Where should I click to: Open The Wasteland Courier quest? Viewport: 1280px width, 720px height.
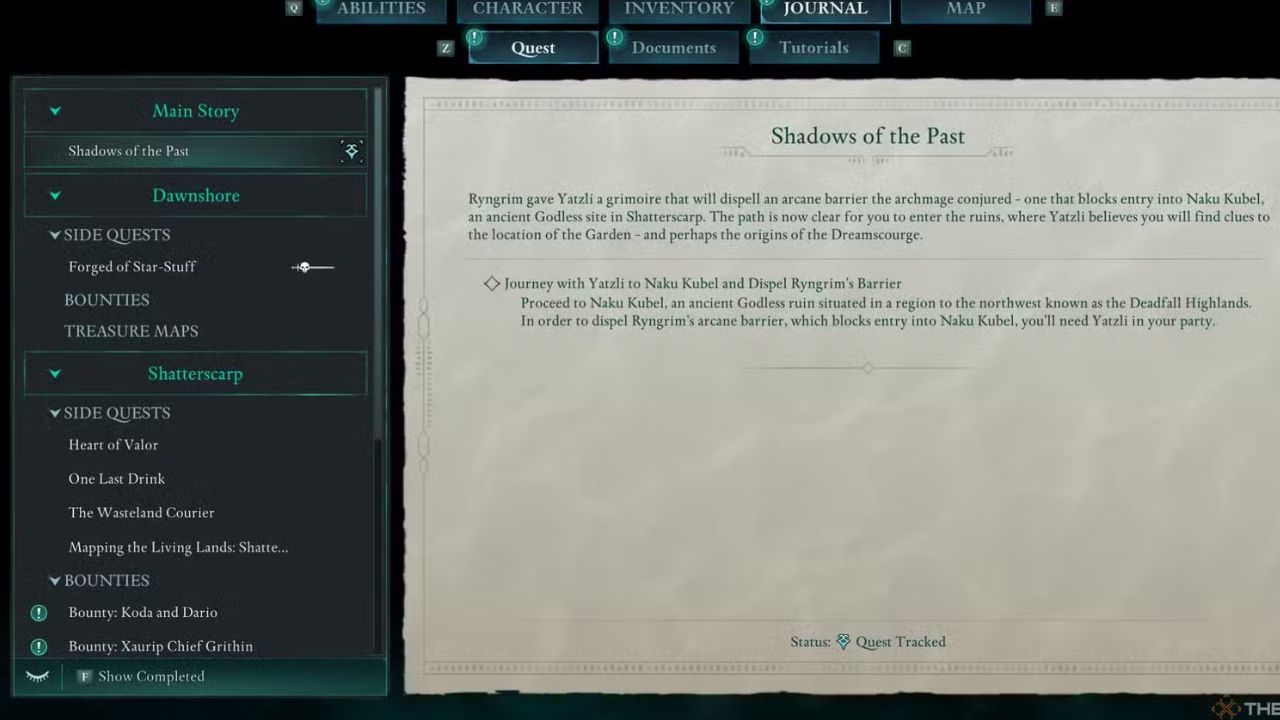point(141,513)
